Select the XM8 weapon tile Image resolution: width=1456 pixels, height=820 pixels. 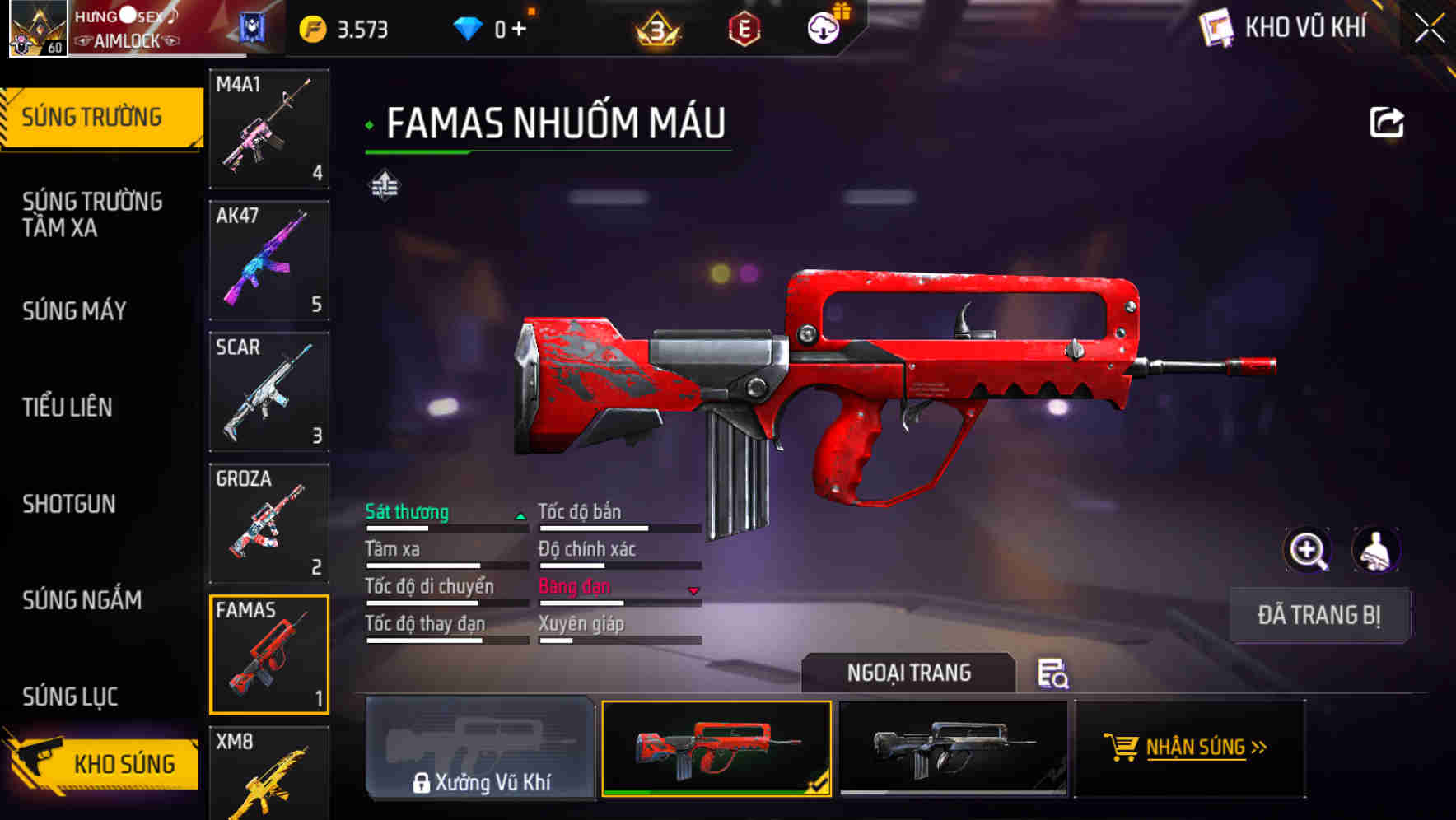[x=269, y=774]
